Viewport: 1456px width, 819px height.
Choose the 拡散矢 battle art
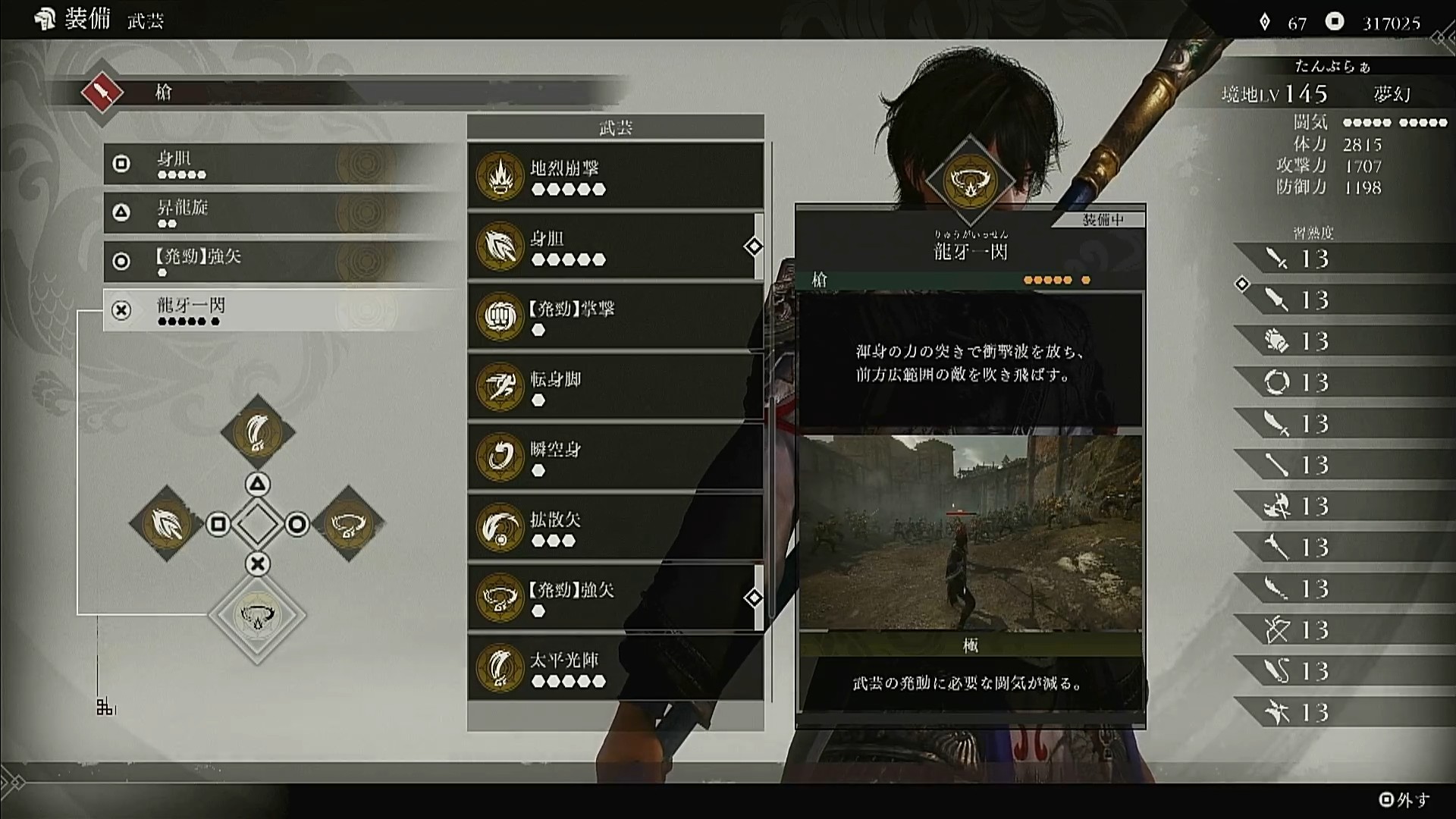point(615,528)
